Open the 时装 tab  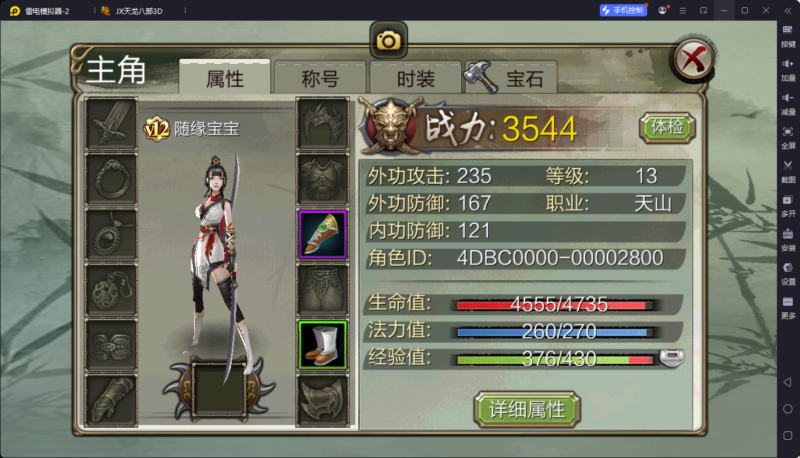(415, 78)
